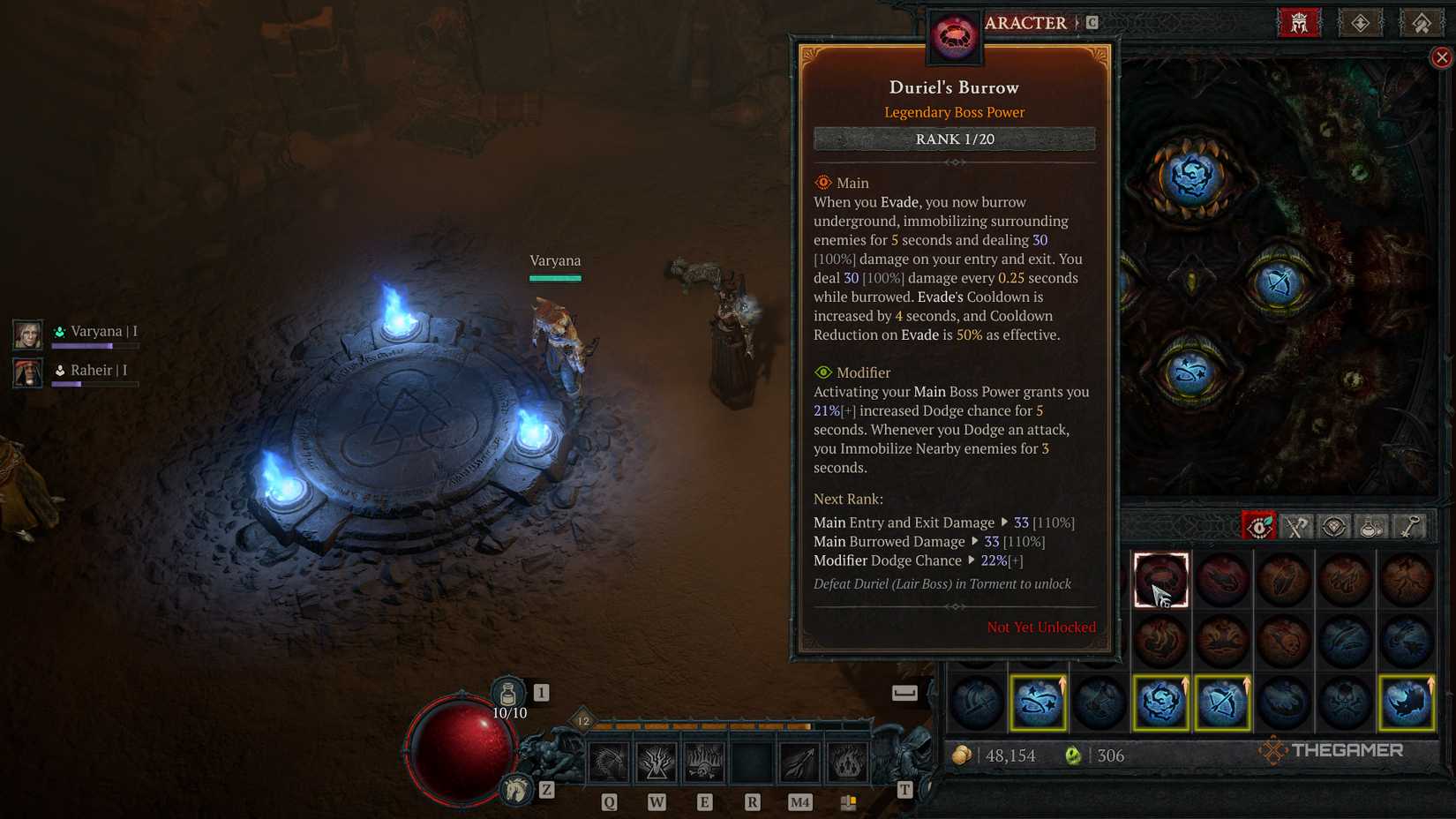Select the summoning skill bound to W
Image resolution: width=1456 pixels, height=819 pixels.
click(x=655, y=761)
